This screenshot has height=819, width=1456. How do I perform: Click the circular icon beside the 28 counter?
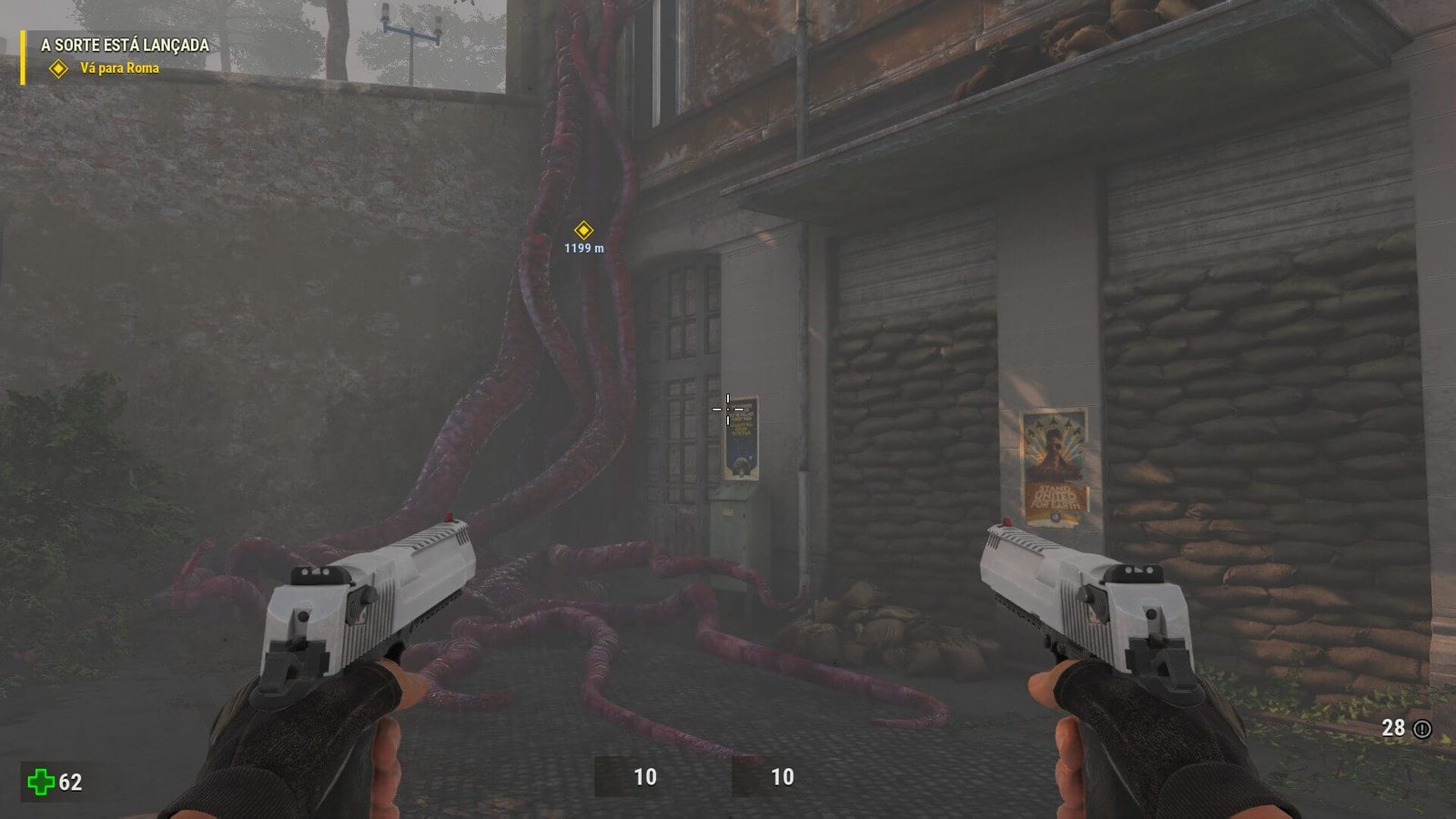(1422, 728)
